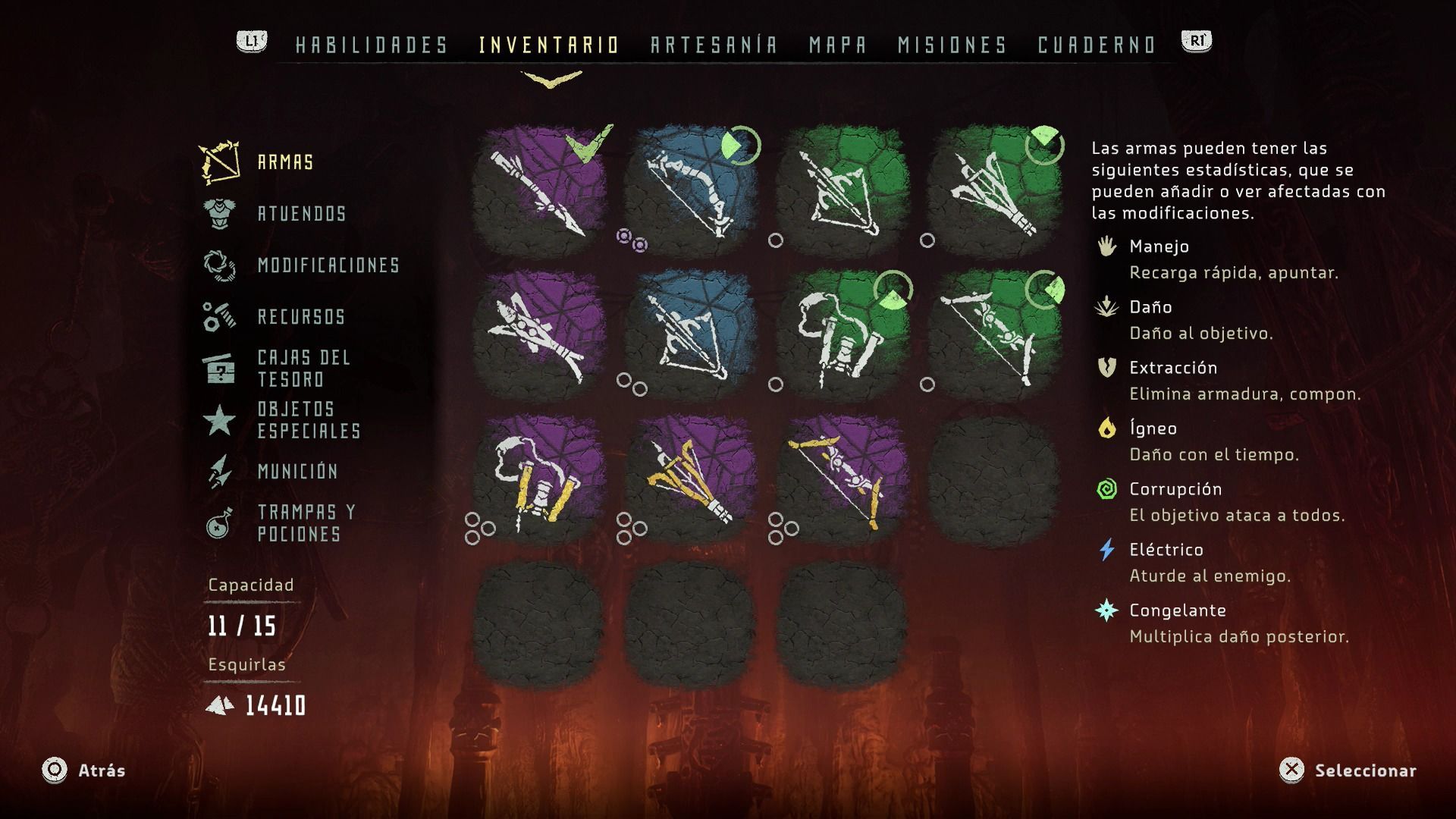This screenshot has width=1456, height=819.
Task: View the Recursos category
Action: (x=301, y=317)
